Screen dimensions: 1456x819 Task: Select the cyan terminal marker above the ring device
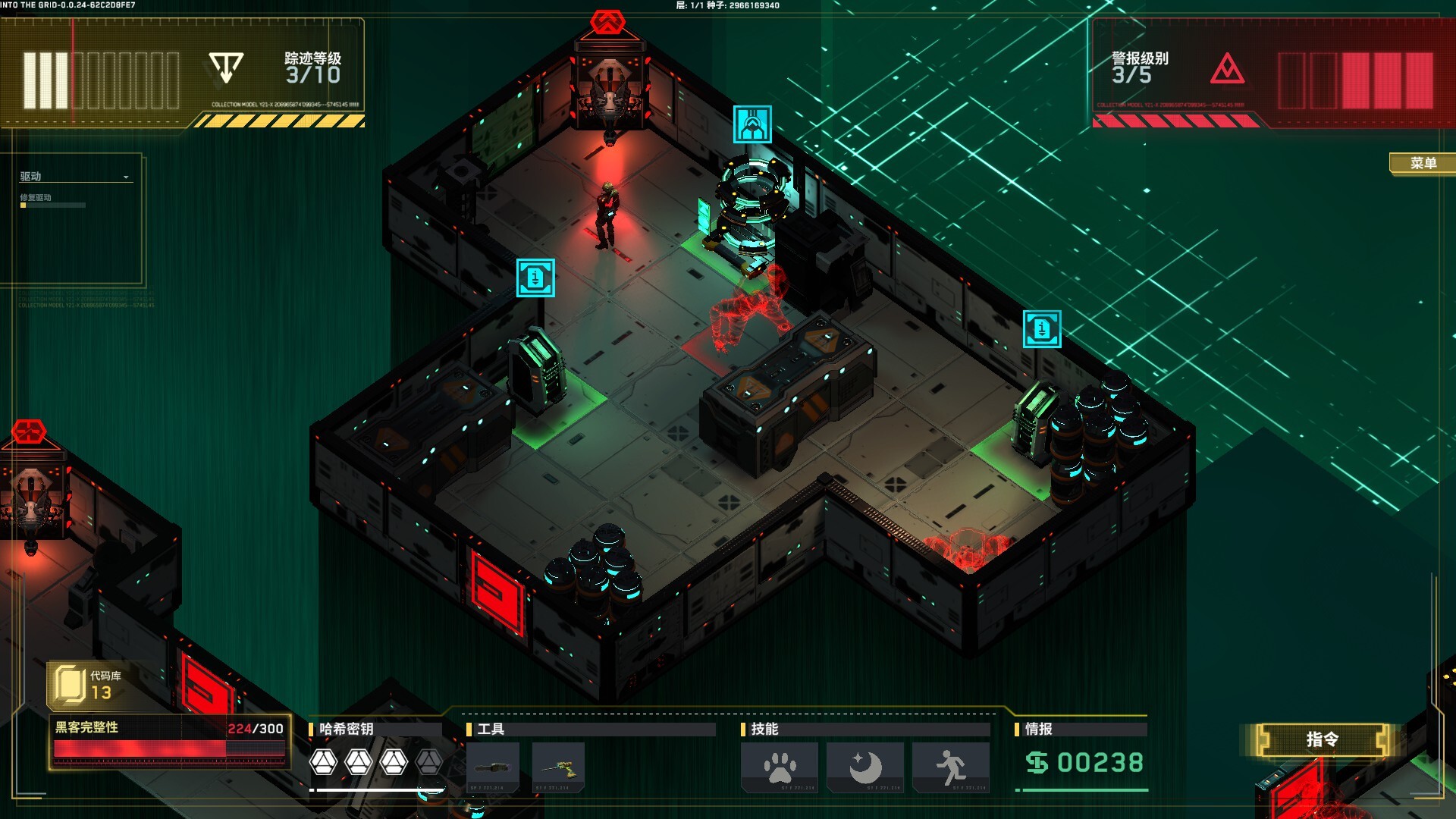click(752, 124)
